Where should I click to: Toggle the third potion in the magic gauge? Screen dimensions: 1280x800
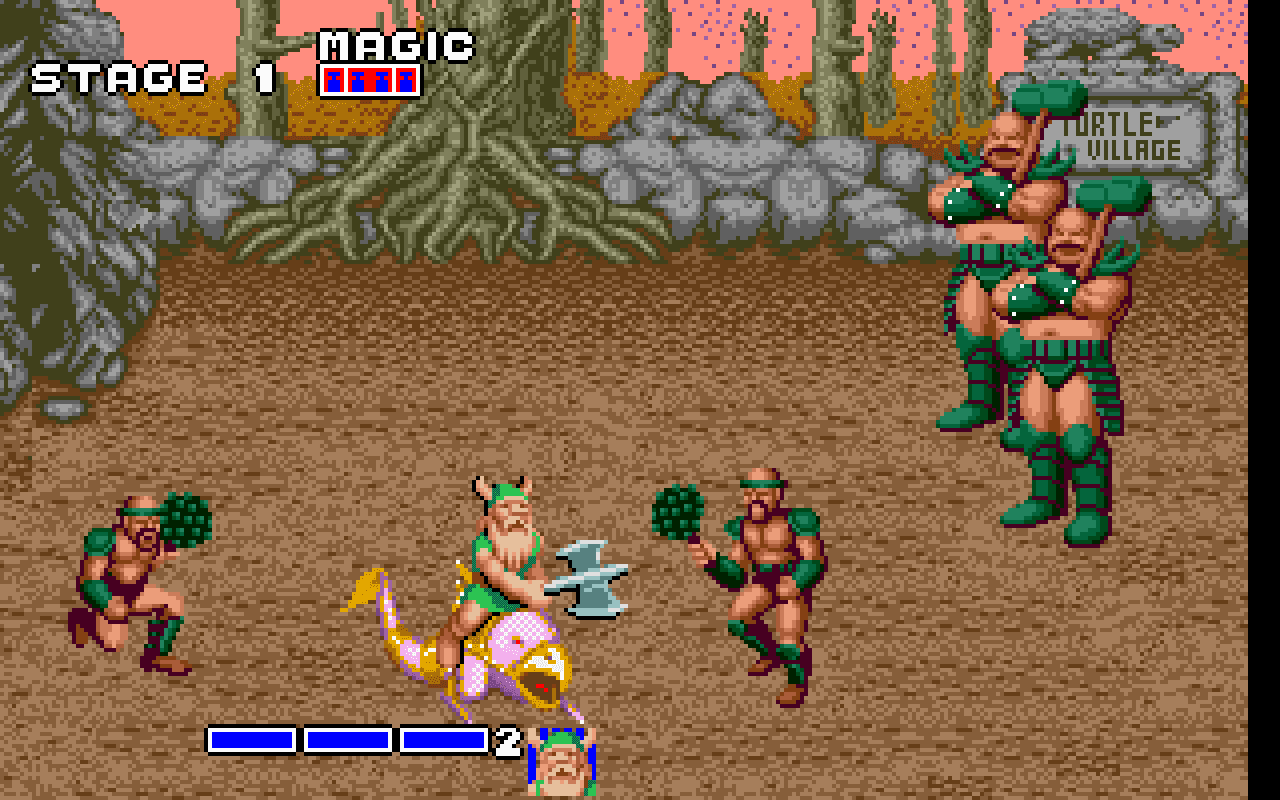382,82
